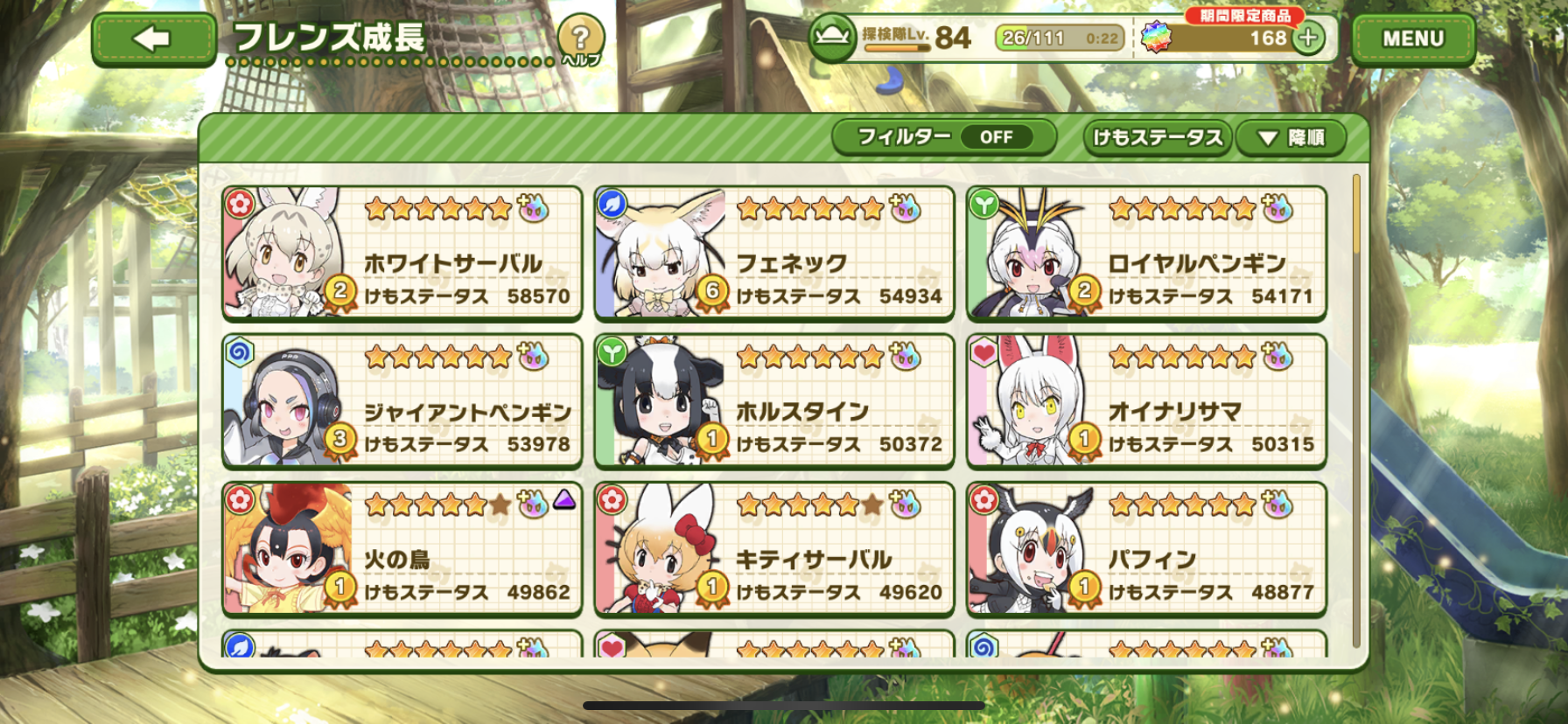Add gems with the plus button
Viewport: 1568px width, 724px height.
click(1309, 38)
